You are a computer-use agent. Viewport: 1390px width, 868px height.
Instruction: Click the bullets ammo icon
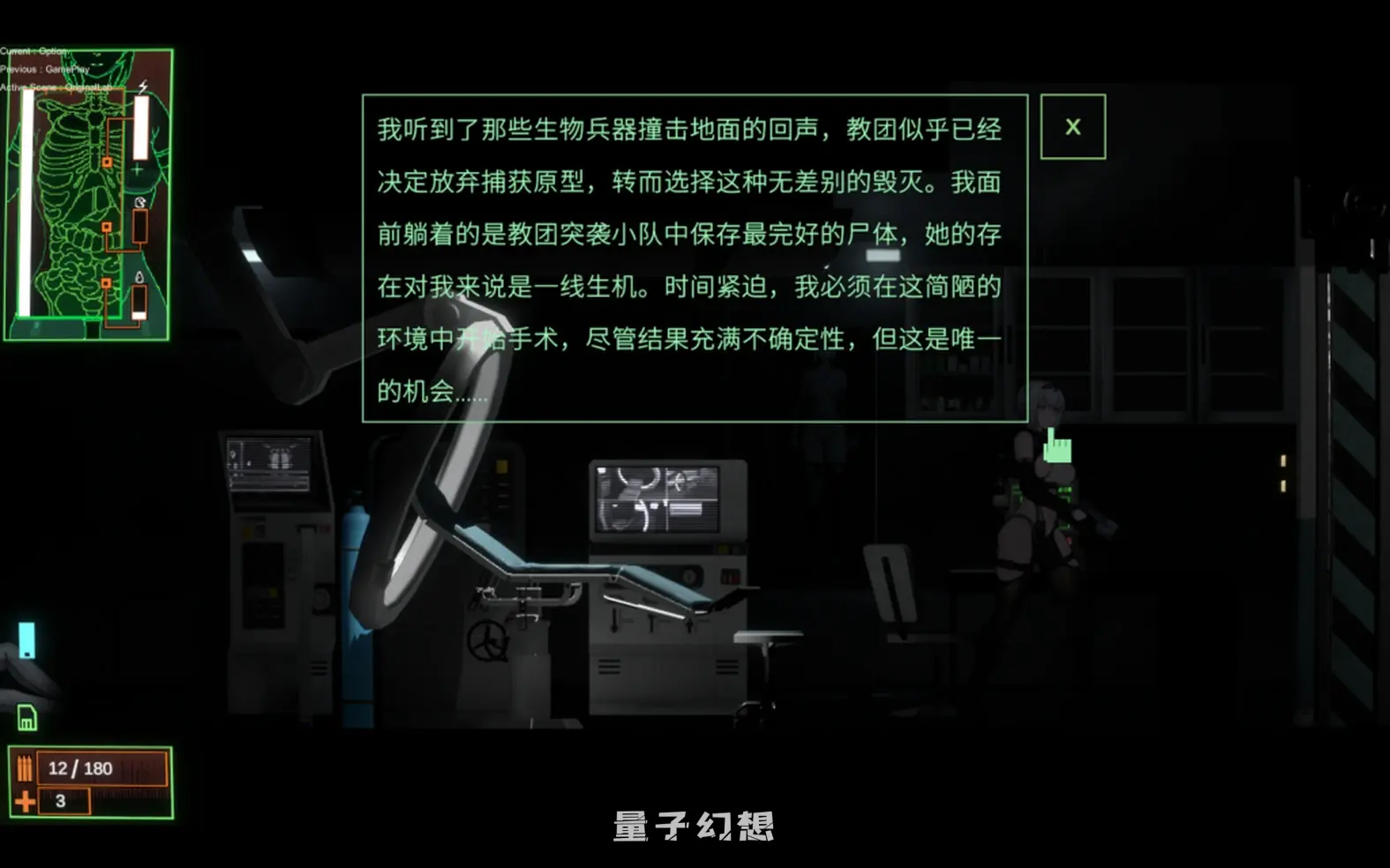point(26,767)
